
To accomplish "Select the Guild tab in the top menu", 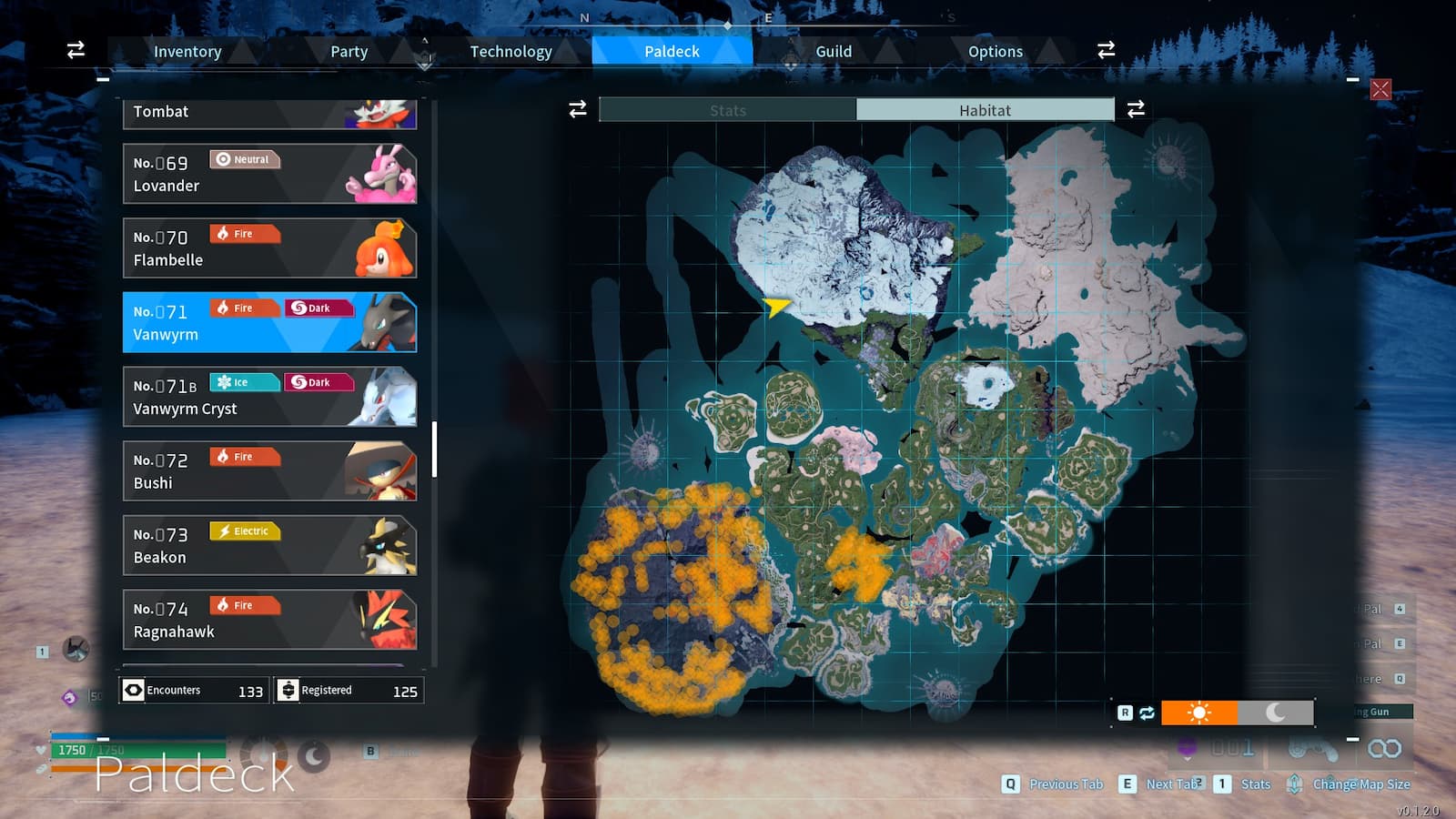I will 833,51.
